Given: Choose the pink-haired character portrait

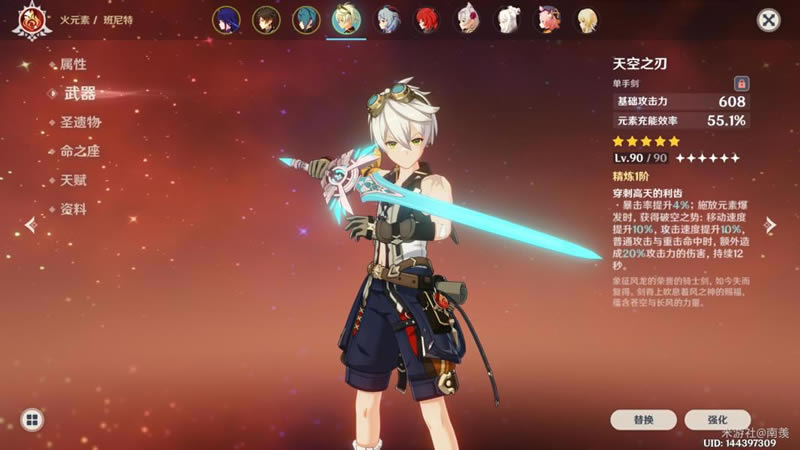Looking at the screenshot, I should pos(549,19).
